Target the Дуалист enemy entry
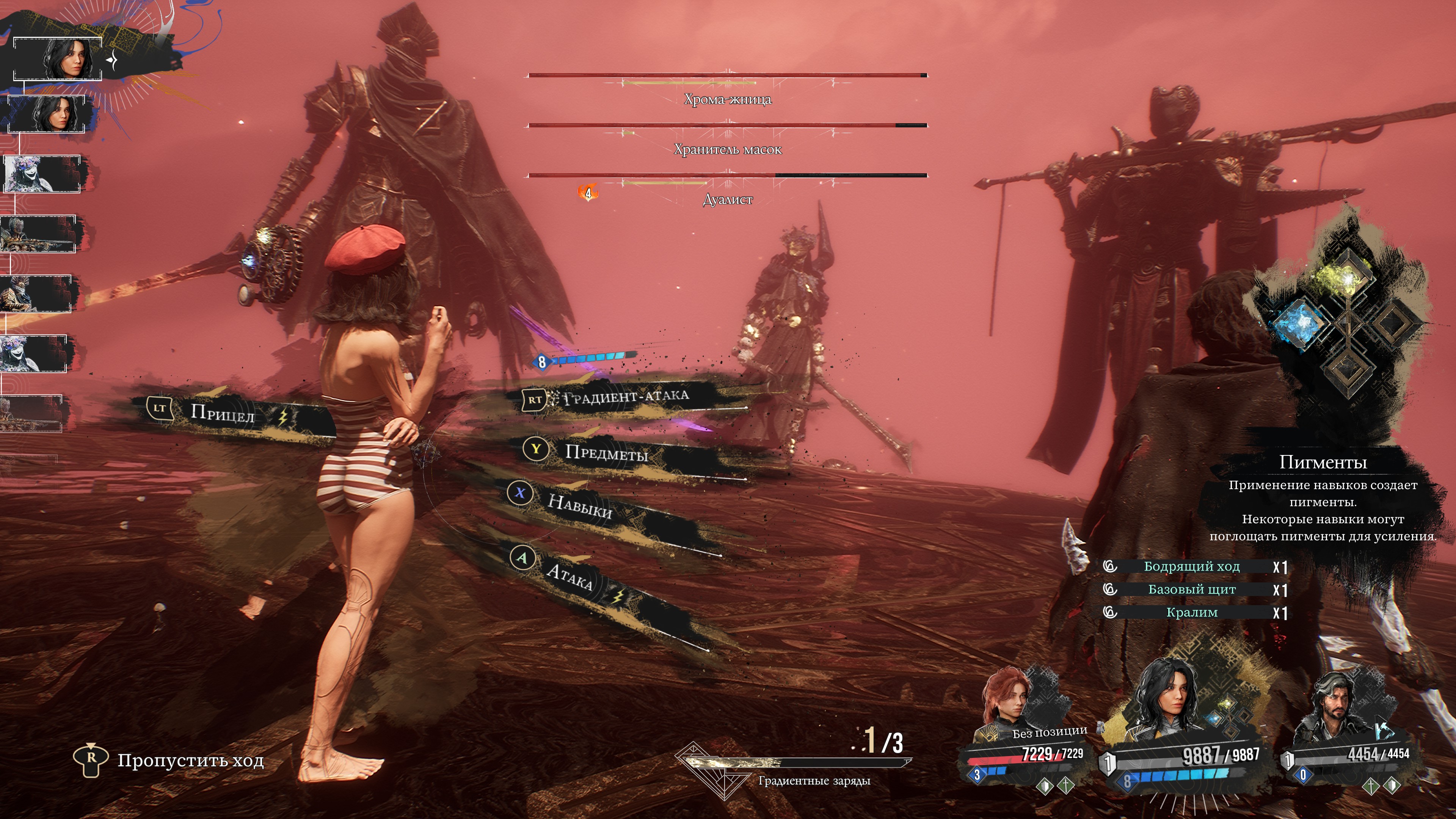Viewport: 1456px width, 819px height. 728,199
